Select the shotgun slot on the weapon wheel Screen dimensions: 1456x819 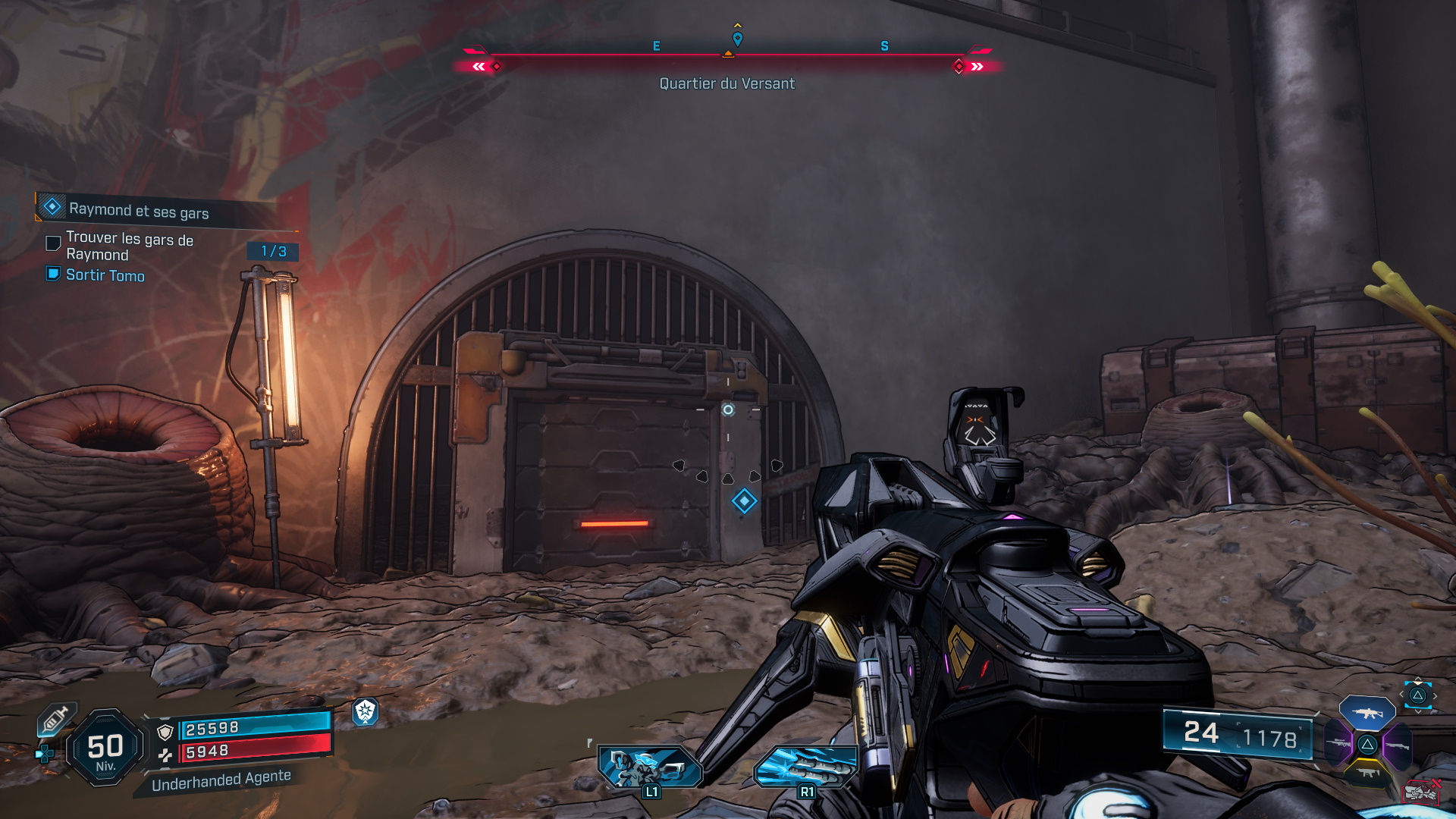click(1397, 745)
